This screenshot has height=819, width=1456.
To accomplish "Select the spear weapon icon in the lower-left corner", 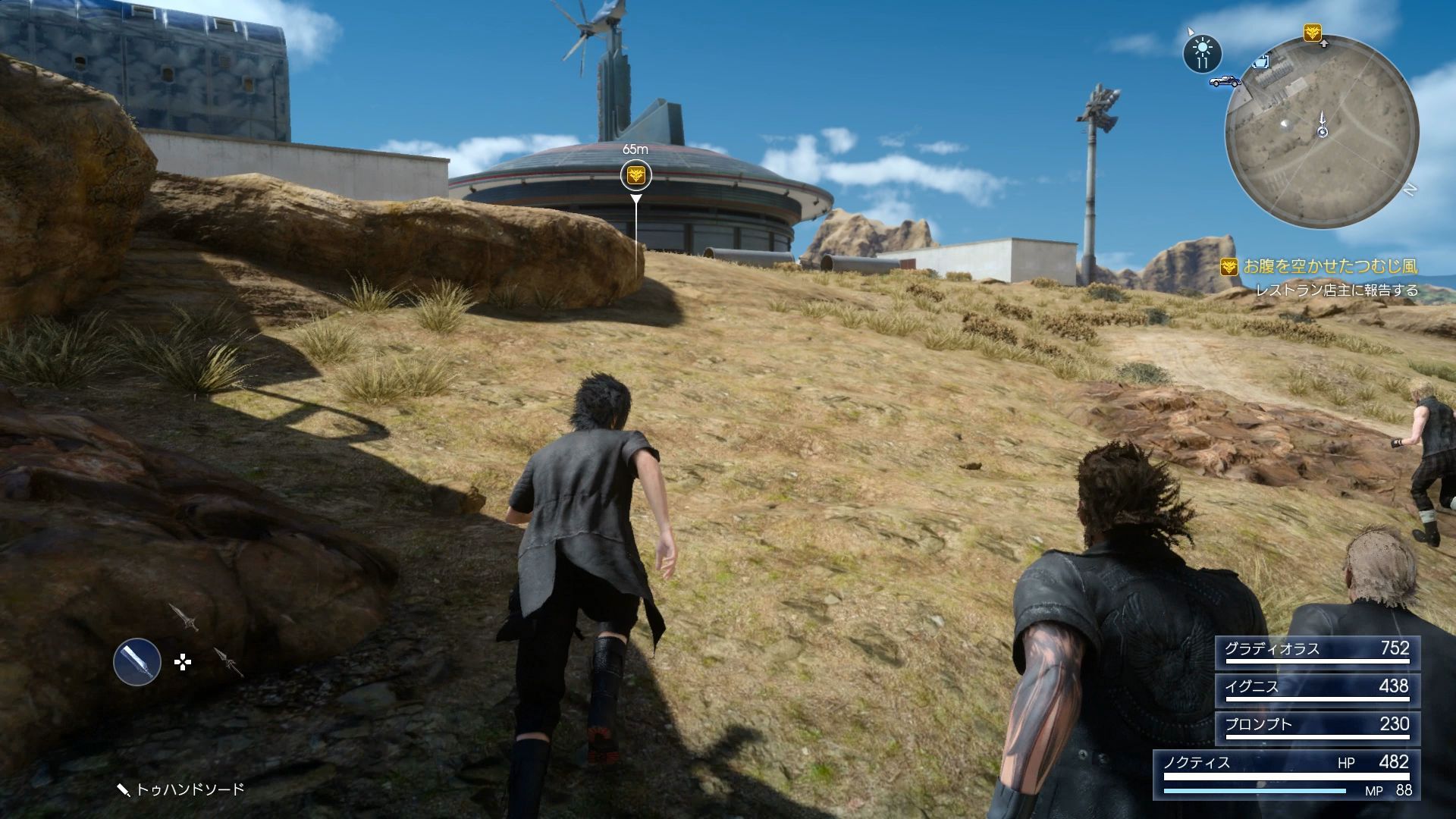I will (x=229, y=662).
